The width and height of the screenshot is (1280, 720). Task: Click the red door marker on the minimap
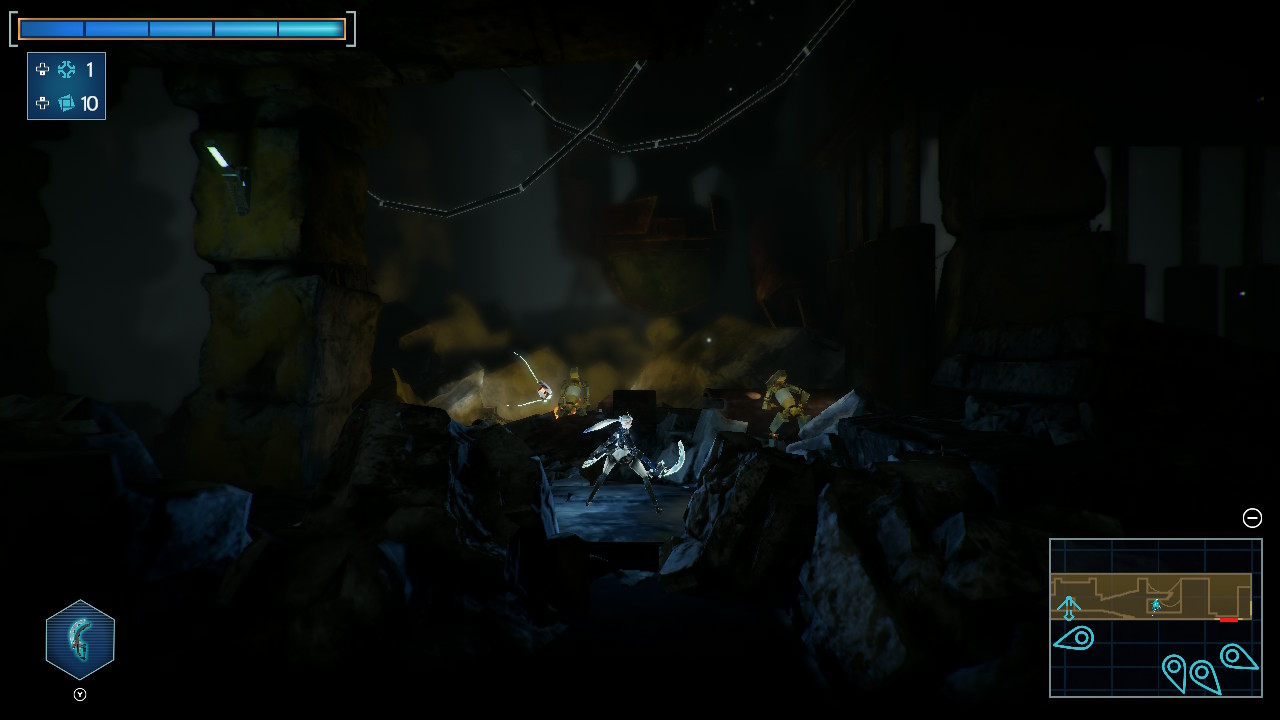click(1228, 620)
